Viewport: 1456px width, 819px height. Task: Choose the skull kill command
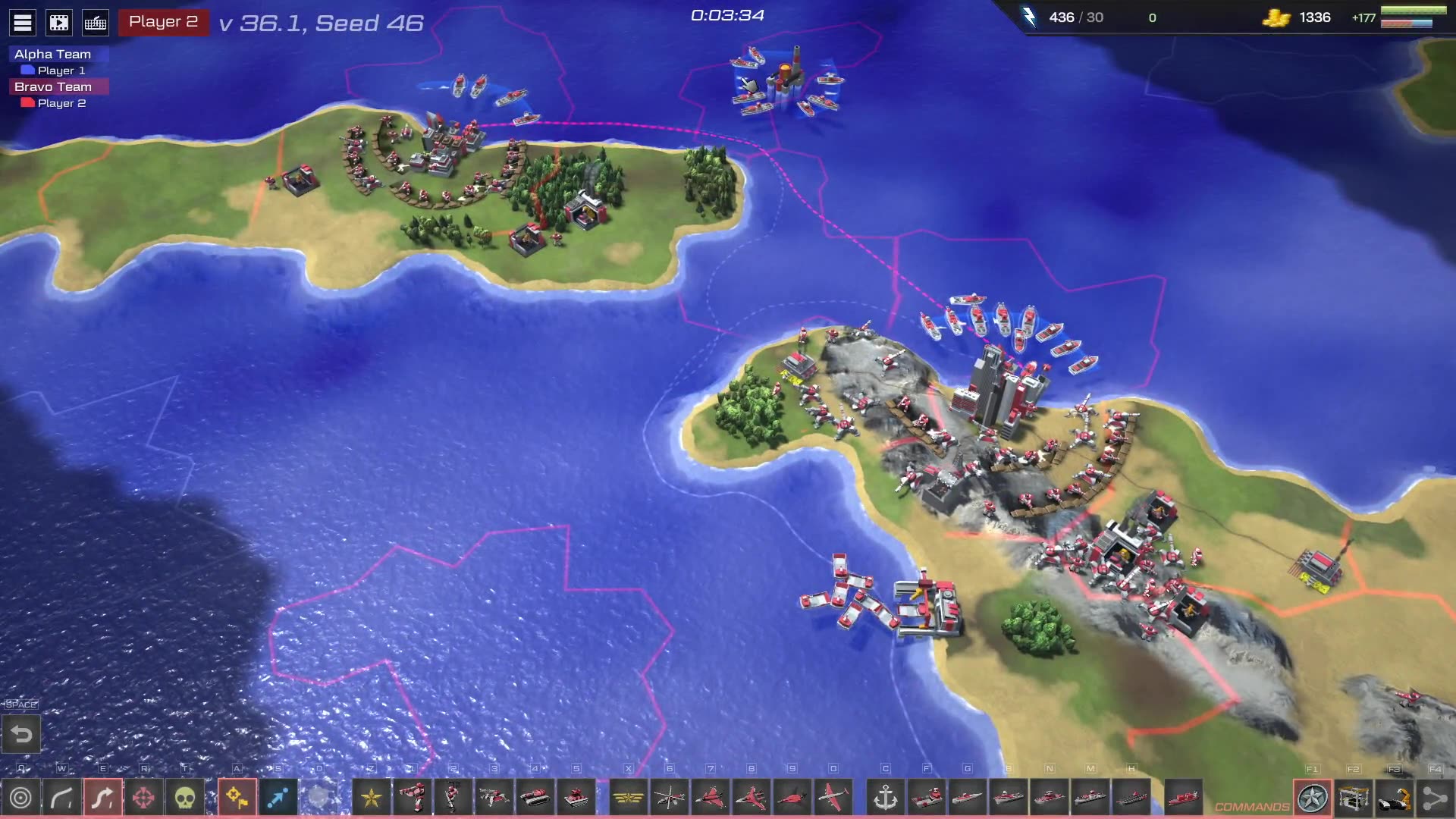click(184, 798)
